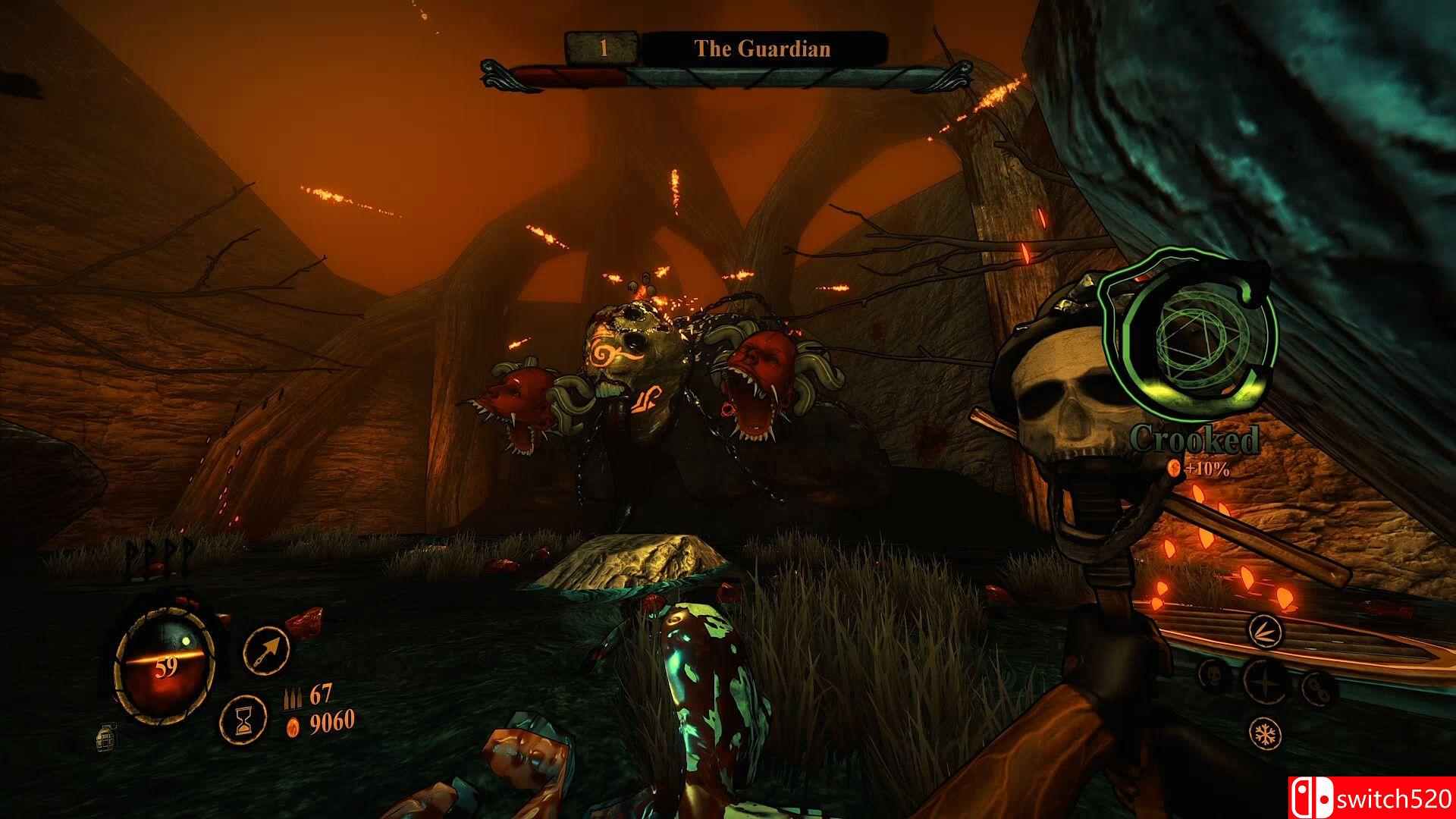Choose the three-dart spread ammo type
The width and height of the screenshot is (1456, 819).
(x=1264, y=629)
